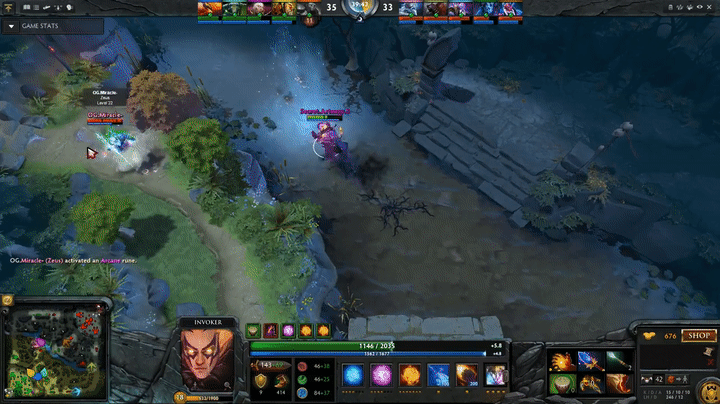Open the Shop panel
Screen dimensions: 720x404
(x=697, y=336)
